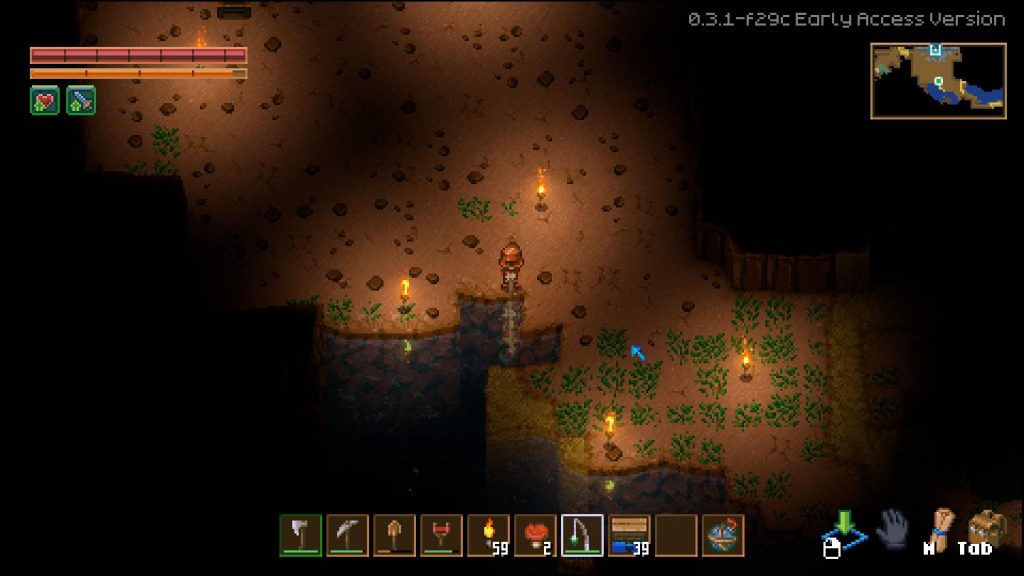Pick the red mushroom slot
Viewport: 1024px width, 576px height.
coord(535,535)
